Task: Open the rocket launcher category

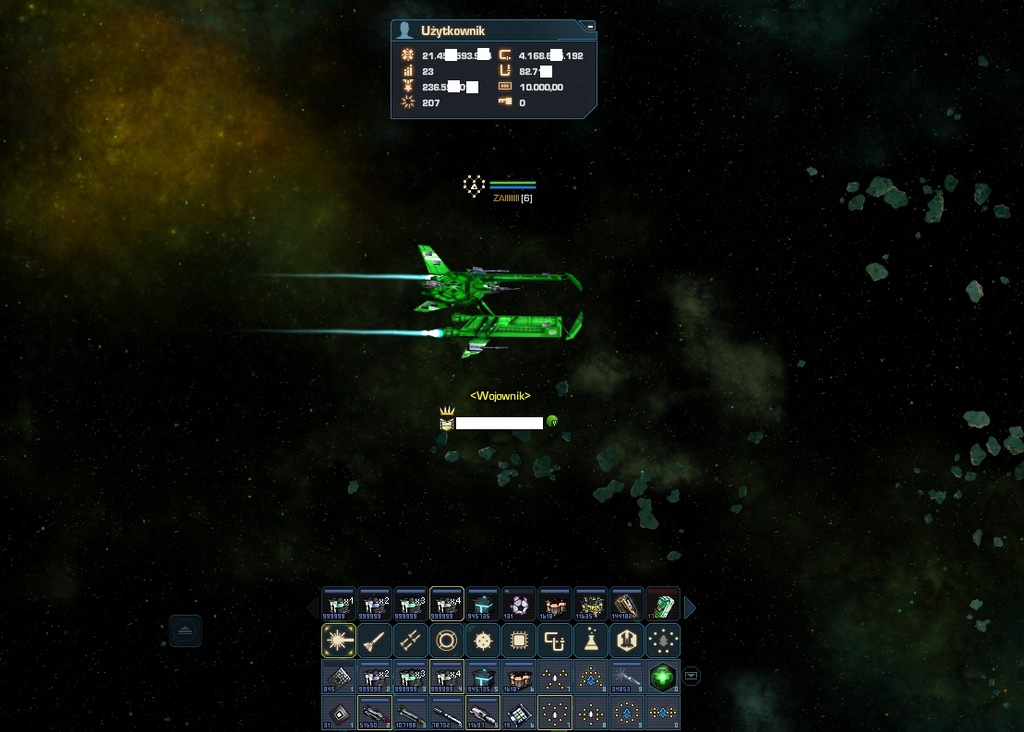Action: coord(410,640)
